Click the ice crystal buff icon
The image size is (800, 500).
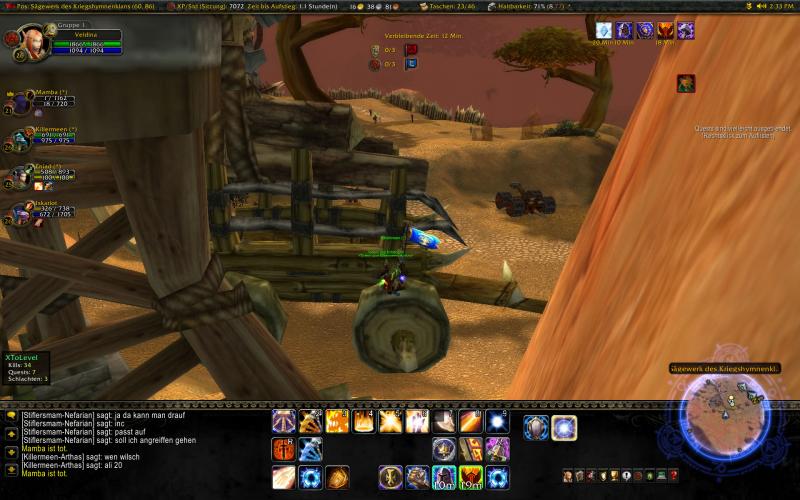tap(604, 30)
